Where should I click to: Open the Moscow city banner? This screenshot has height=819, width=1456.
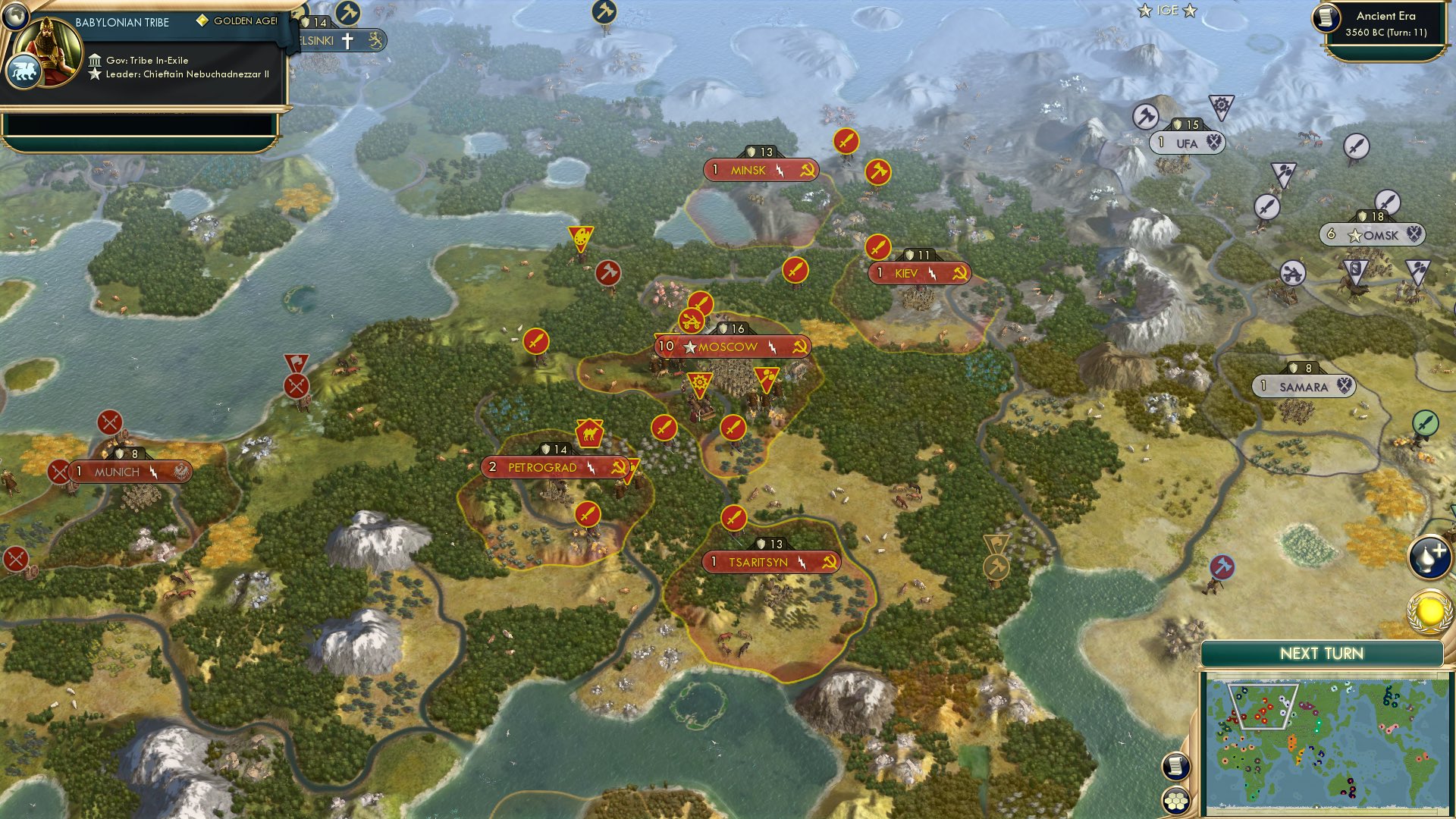[x=732, y=346]
